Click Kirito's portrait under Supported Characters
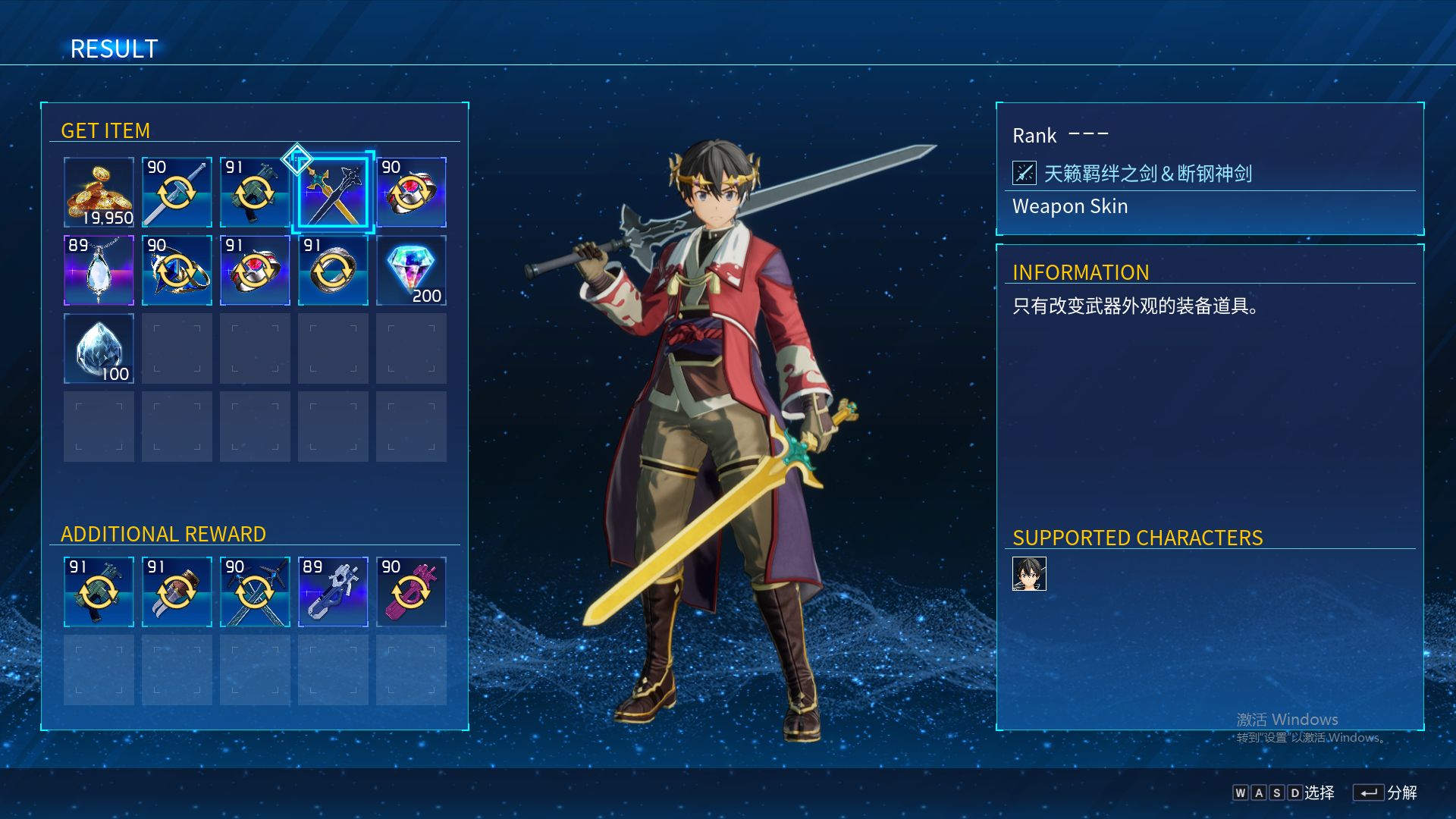 (x=1029, y=574)
